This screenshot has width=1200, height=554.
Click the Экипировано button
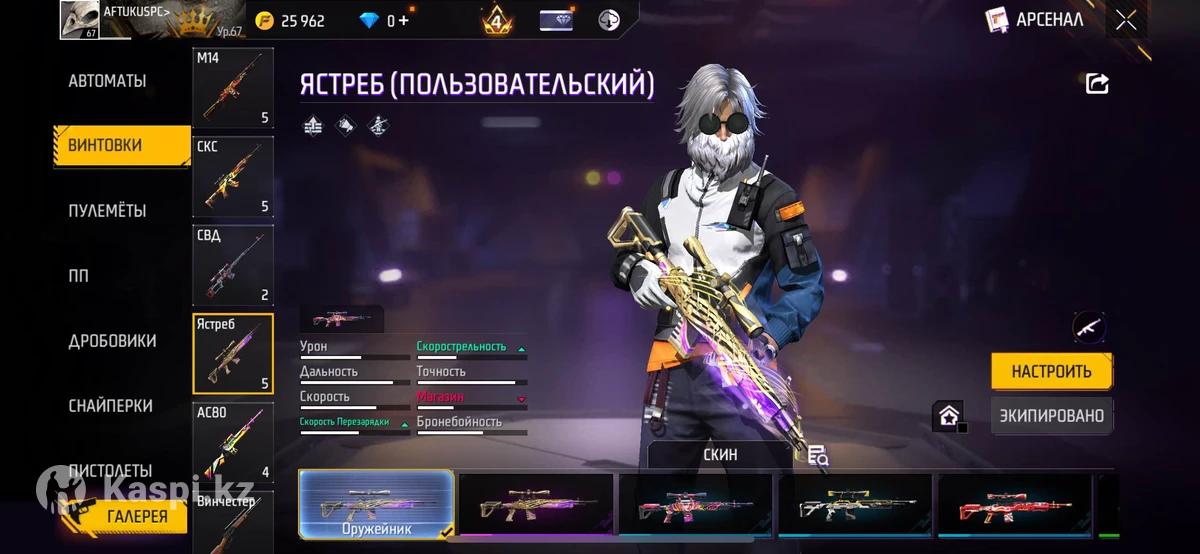[1051, 416]
